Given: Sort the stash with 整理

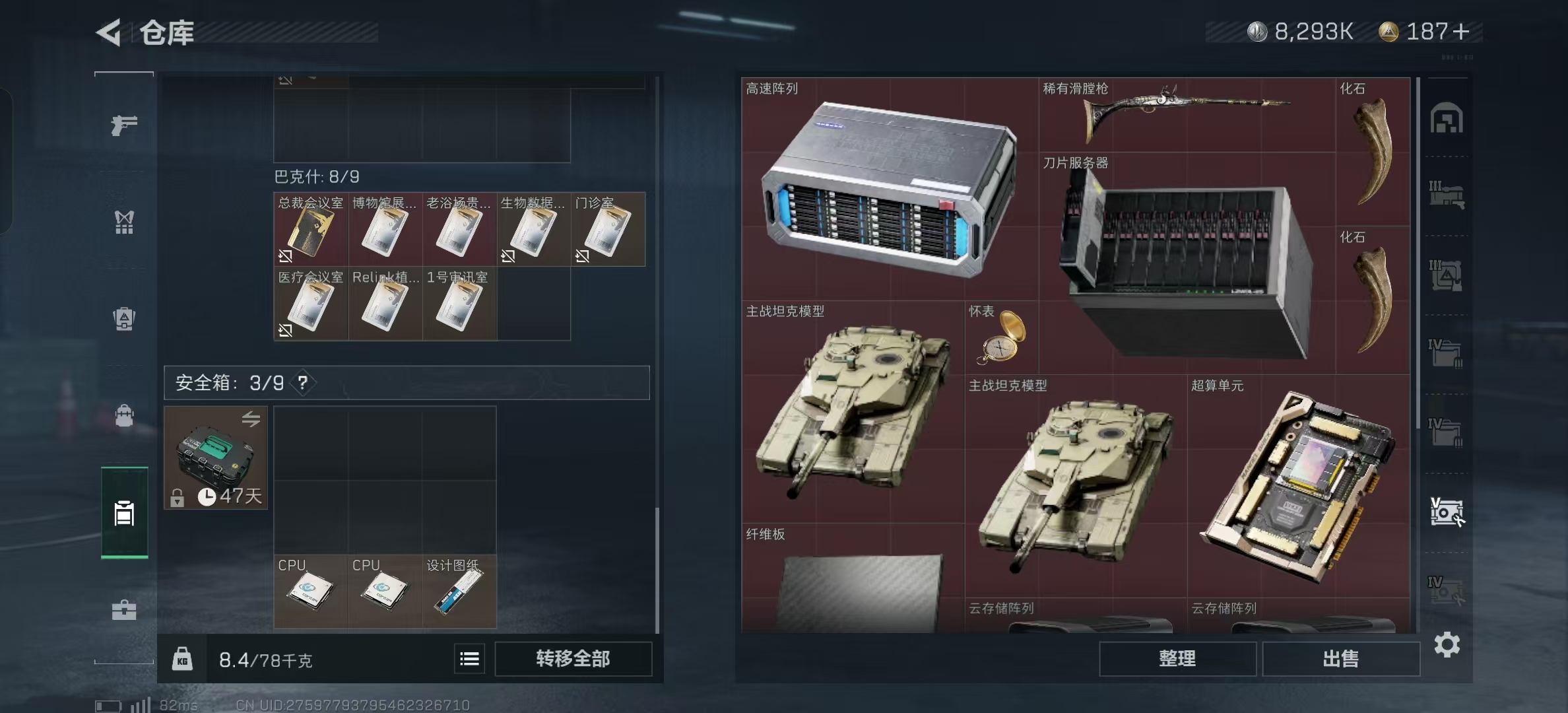Looking at the screenshot, I should pyautogui.click(x=1177, y=659).
